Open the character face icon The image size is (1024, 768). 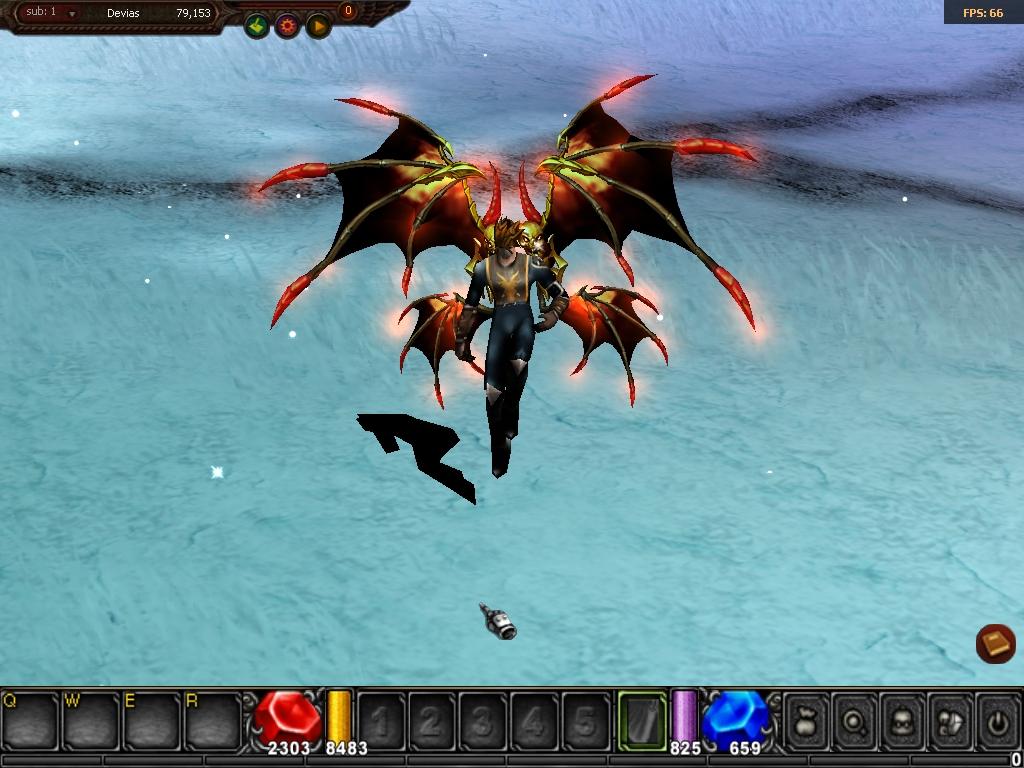click(x=903, y=719)
